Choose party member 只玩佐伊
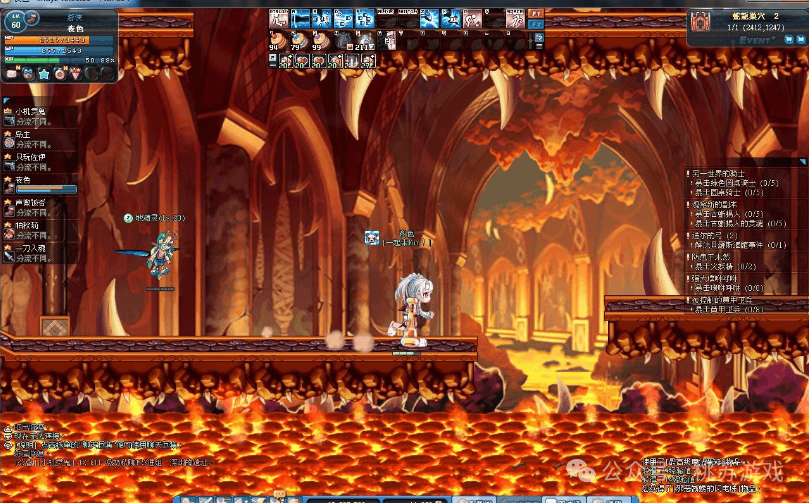Image resolution: width=809 pixels, height=503 pixels. [x=32, y=157]
